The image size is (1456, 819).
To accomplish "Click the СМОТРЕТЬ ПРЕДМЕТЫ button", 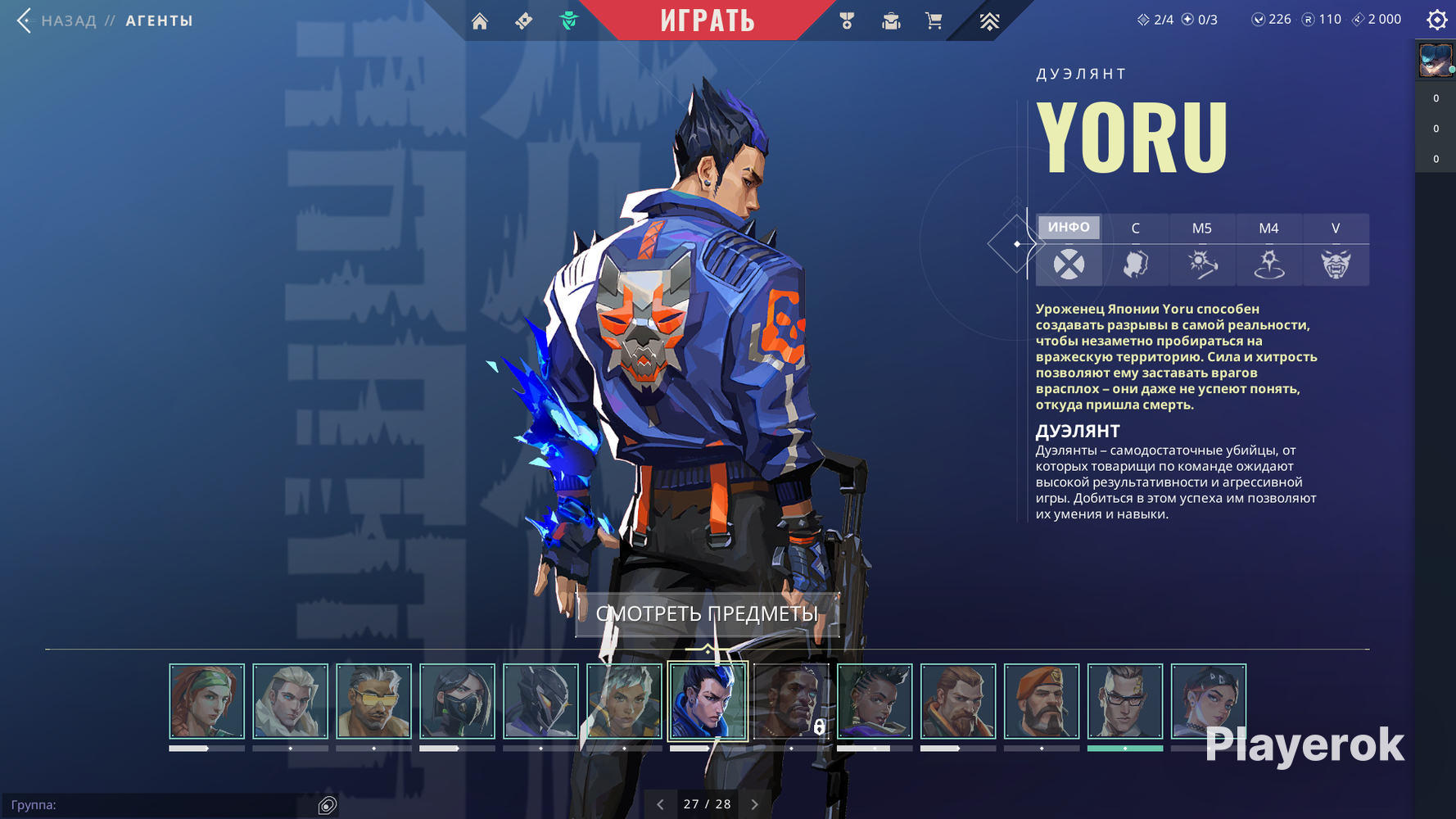I will (x=707, y=614).
